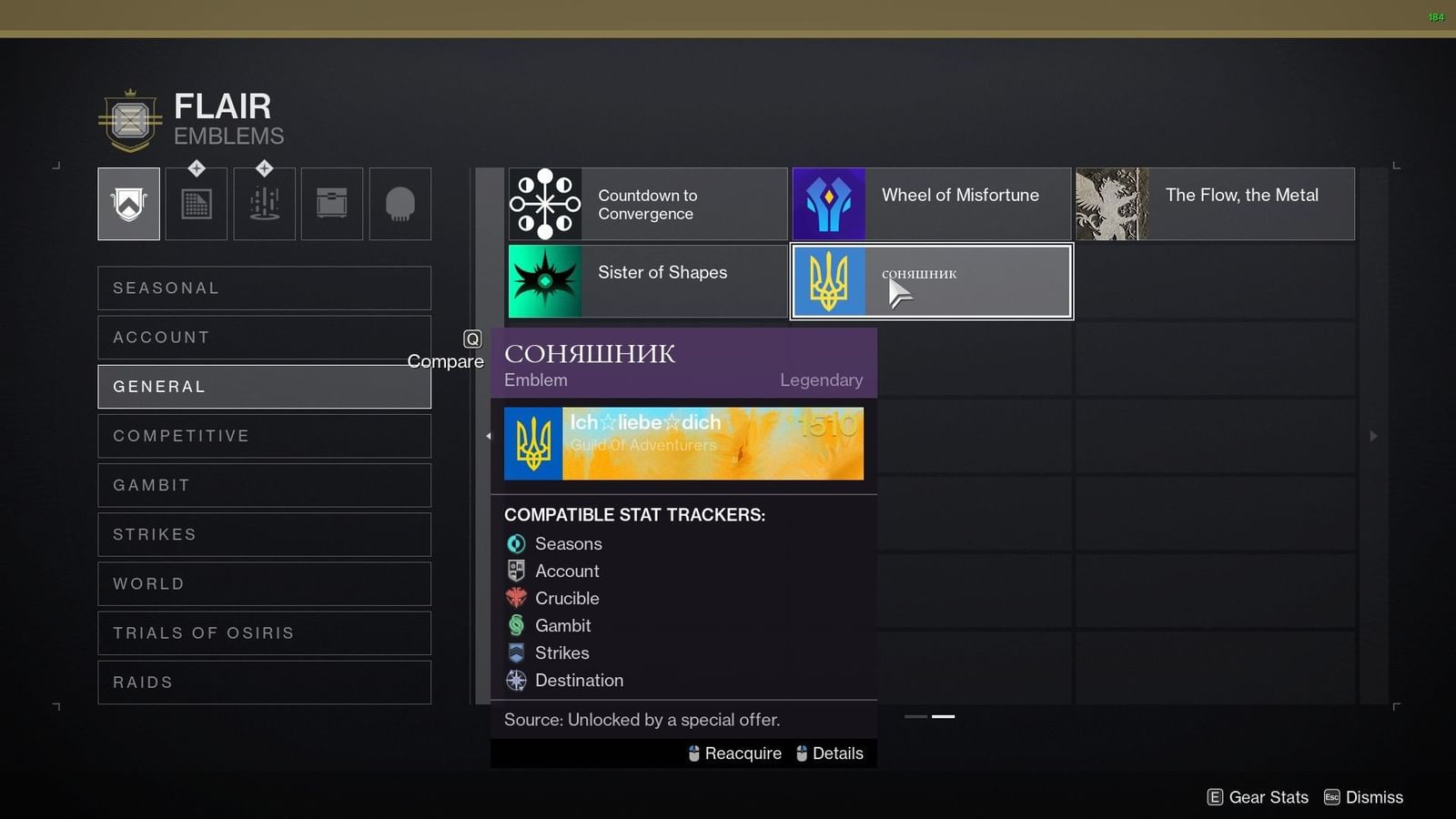Click the Gambit stat tracker icon
This screenshot has width=1456, height=819.
coord(516,625)
